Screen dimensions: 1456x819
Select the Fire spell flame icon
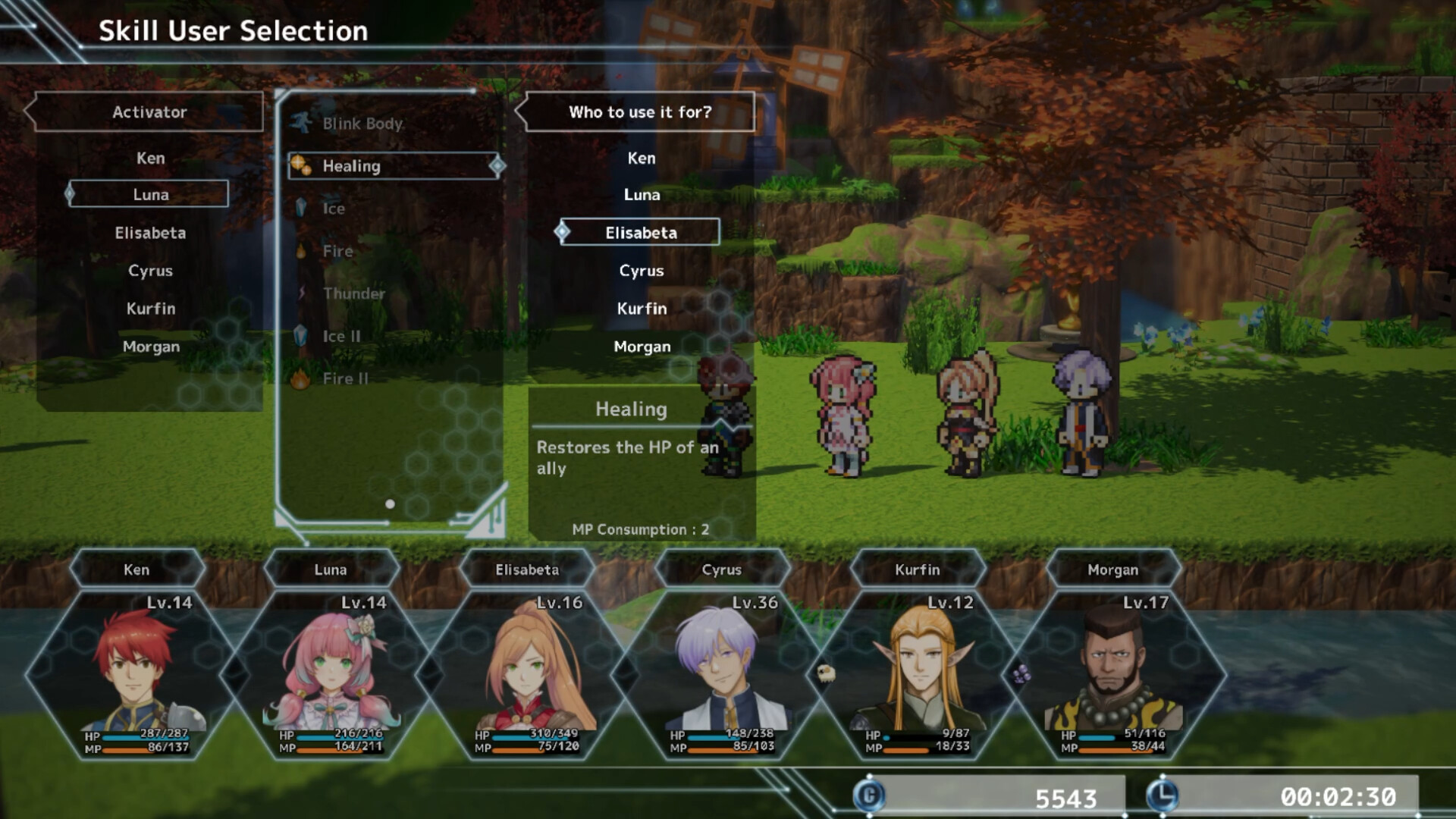tap(301, 249)
